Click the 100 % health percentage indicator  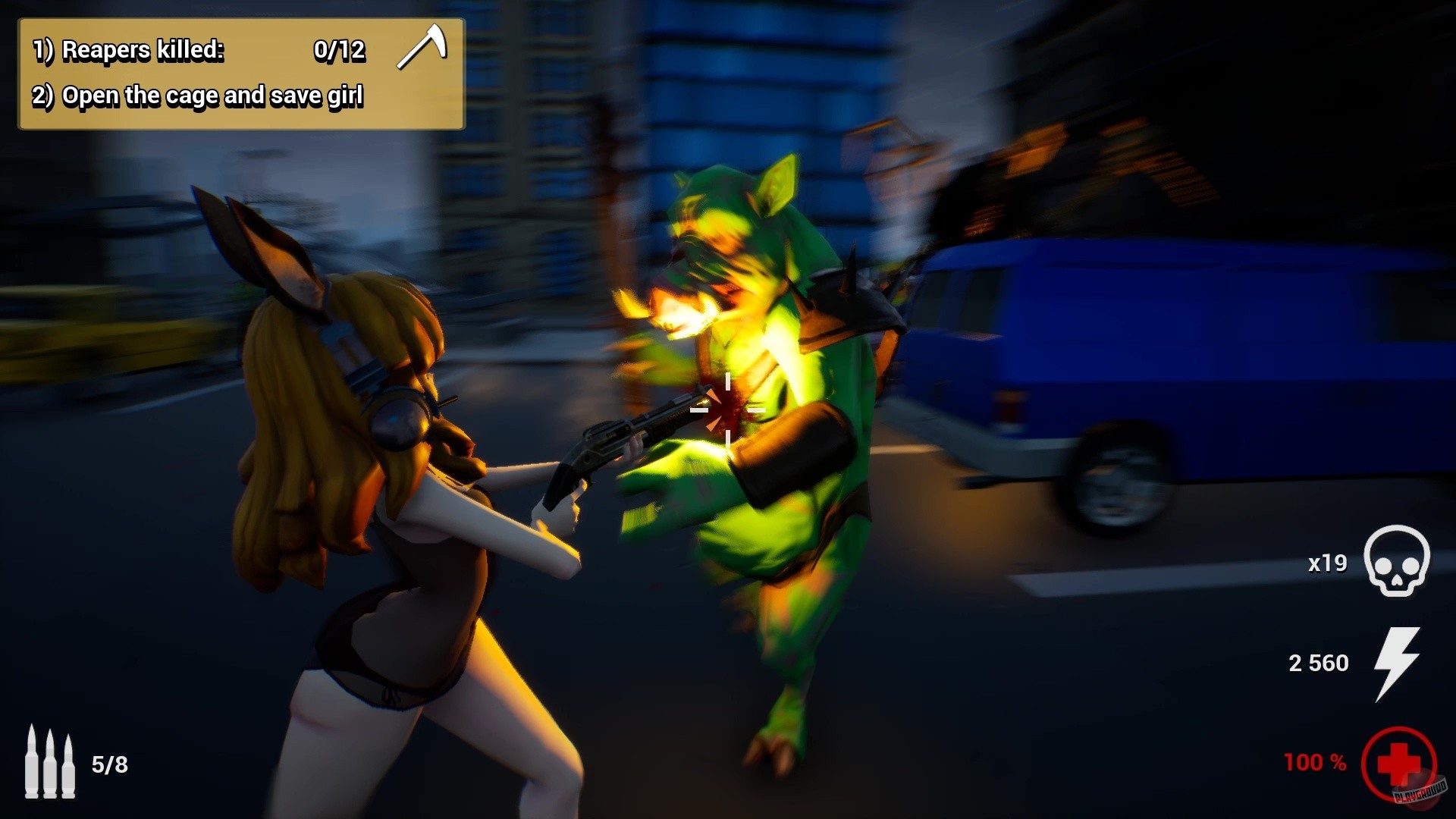pyautogui.click(x=1313, y=763)
